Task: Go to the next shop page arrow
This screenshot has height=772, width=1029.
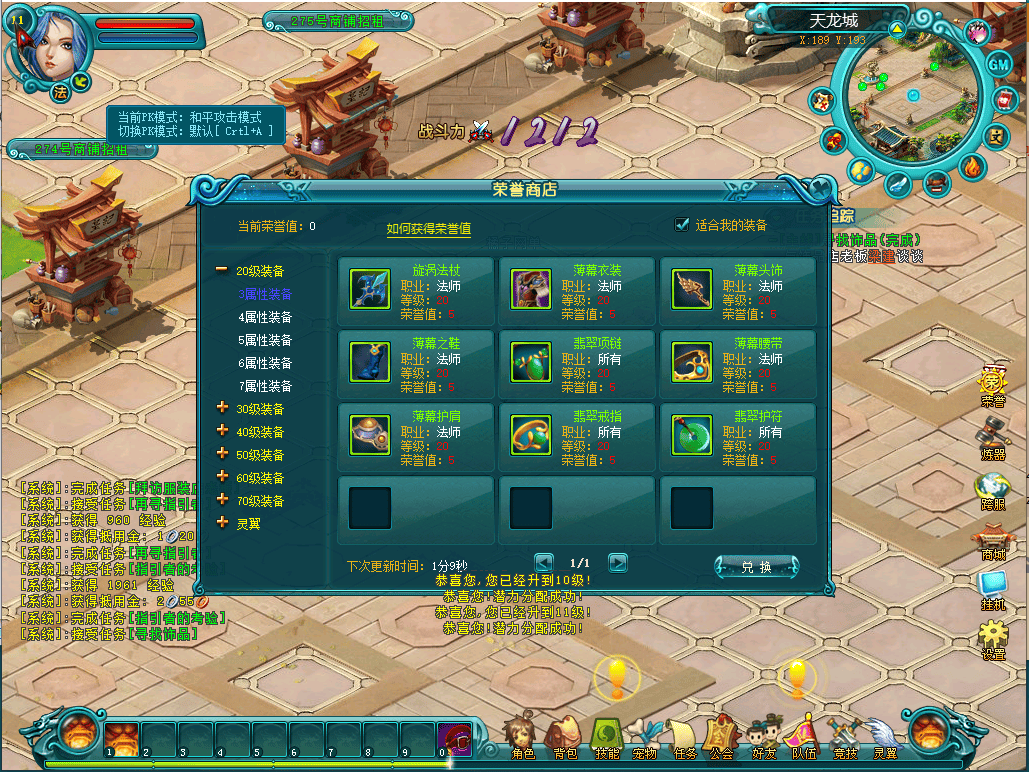Action: [618, 563]
